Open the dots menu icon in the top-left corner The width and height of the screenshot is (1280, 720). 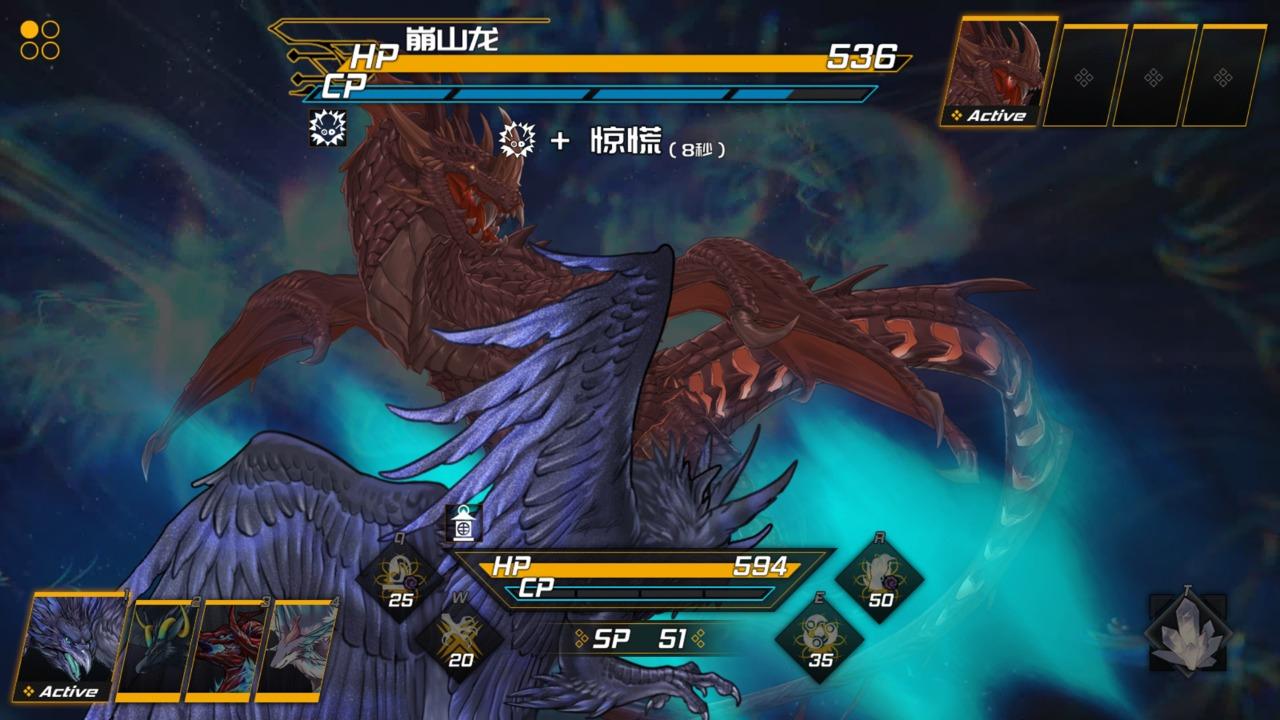(38, 40)
